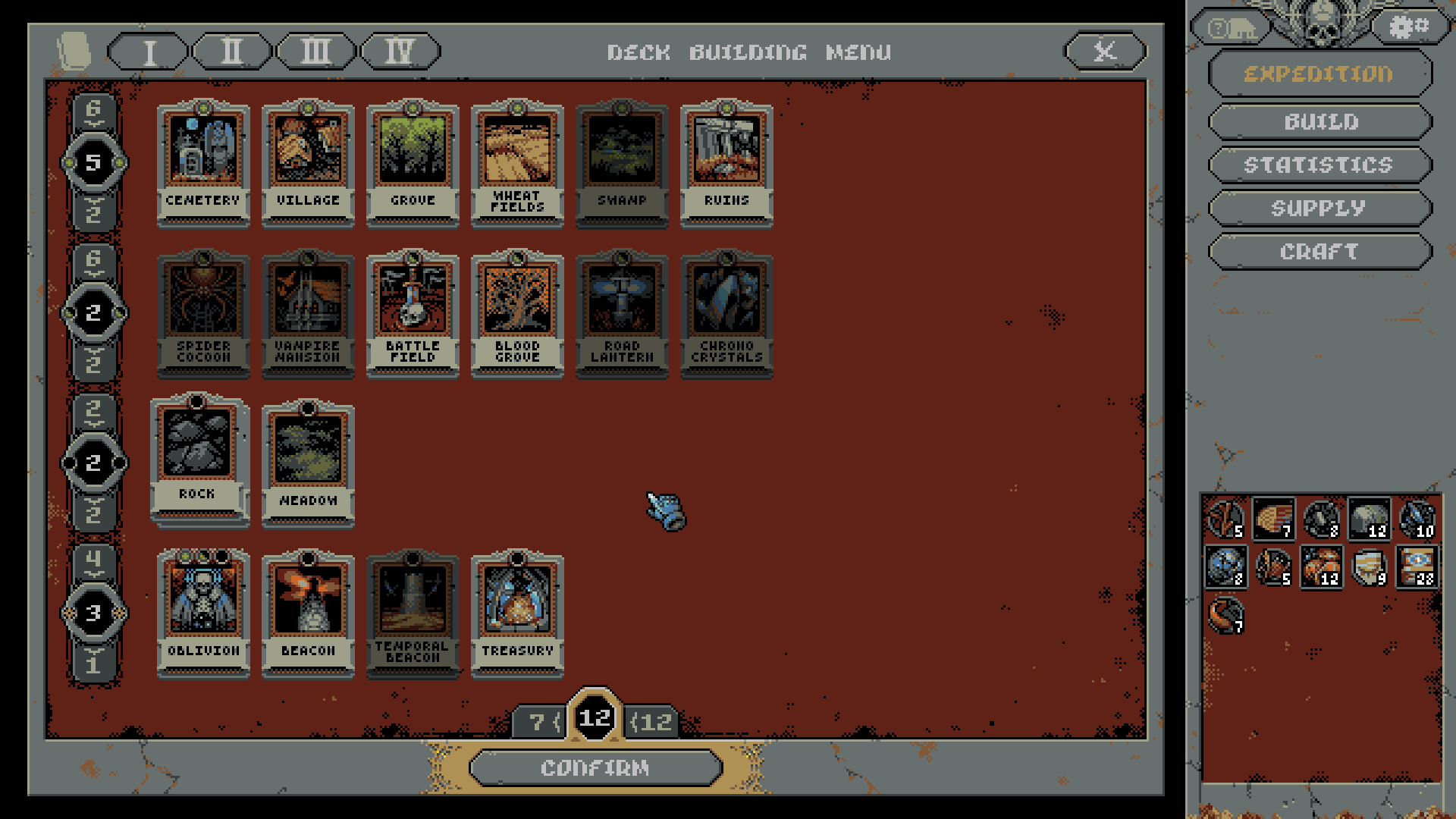The image size is (1456, 819).
Task: Switch to deck preset III
Action: pos(315,52)
